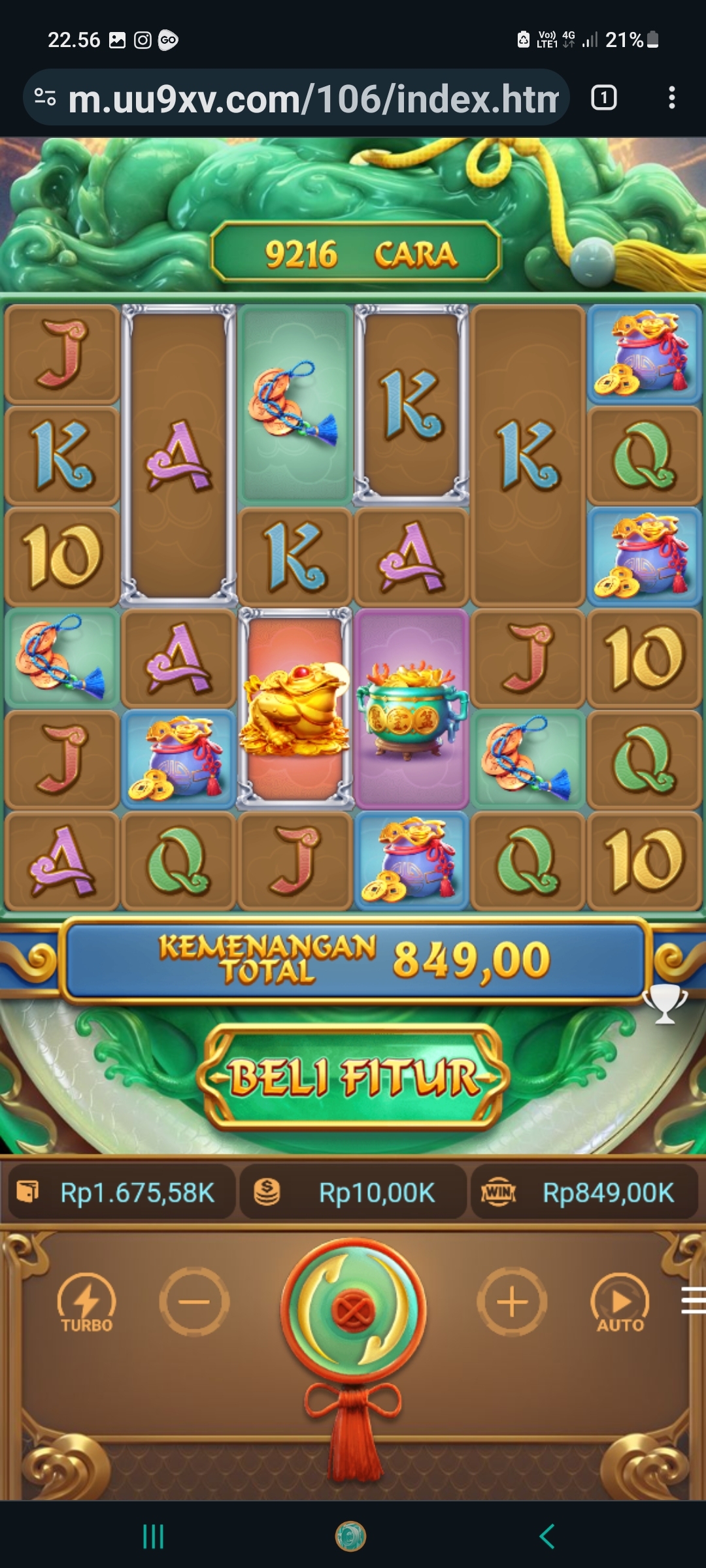Image resolution: width=706 pixels, height=1568 pixels.
Task: Open the hamburger menu at right edge
Action: (x=693, y=1299)
